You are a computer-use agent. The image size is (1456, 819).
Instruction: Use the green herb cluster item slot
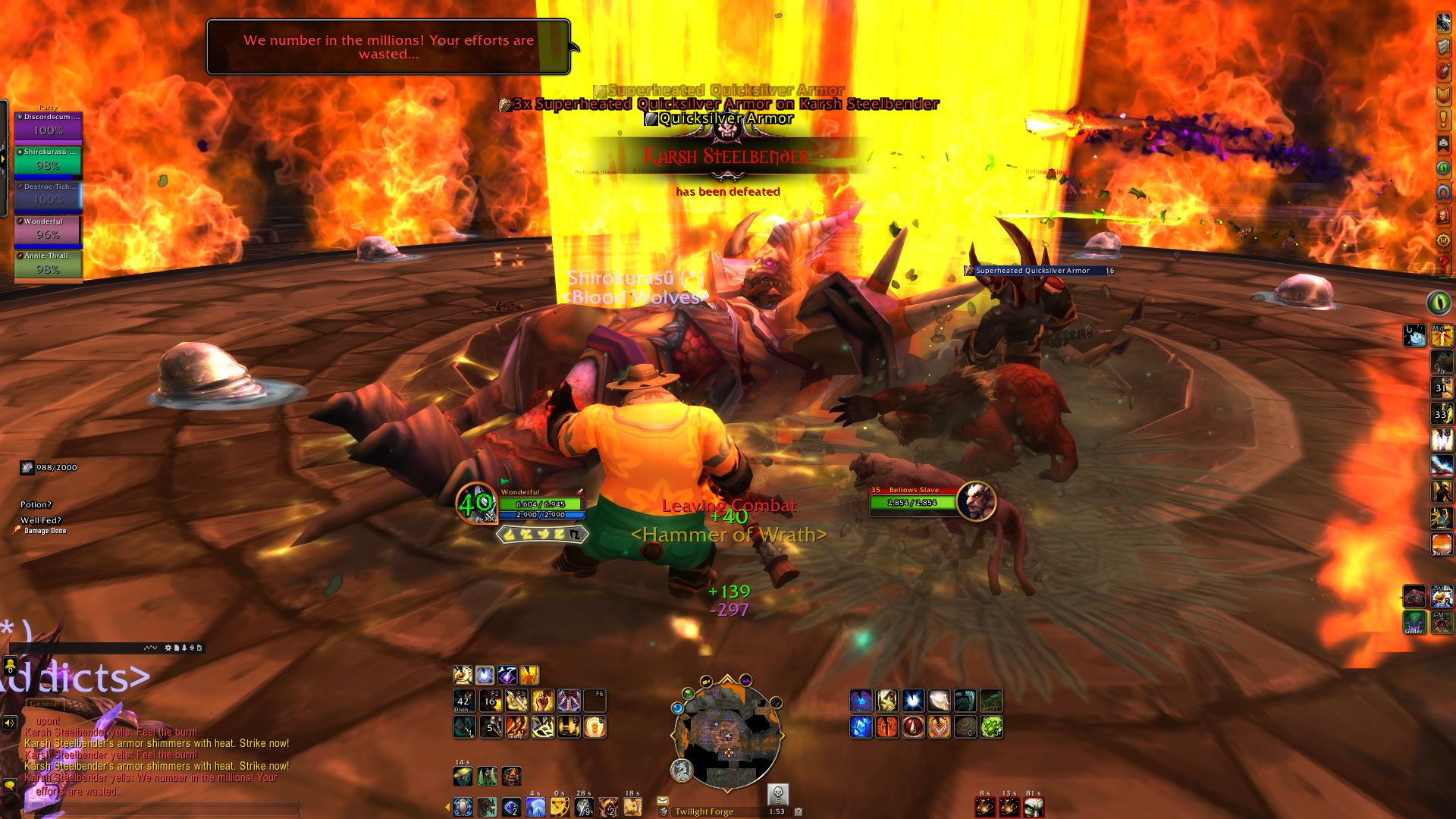tap(991, 727)
